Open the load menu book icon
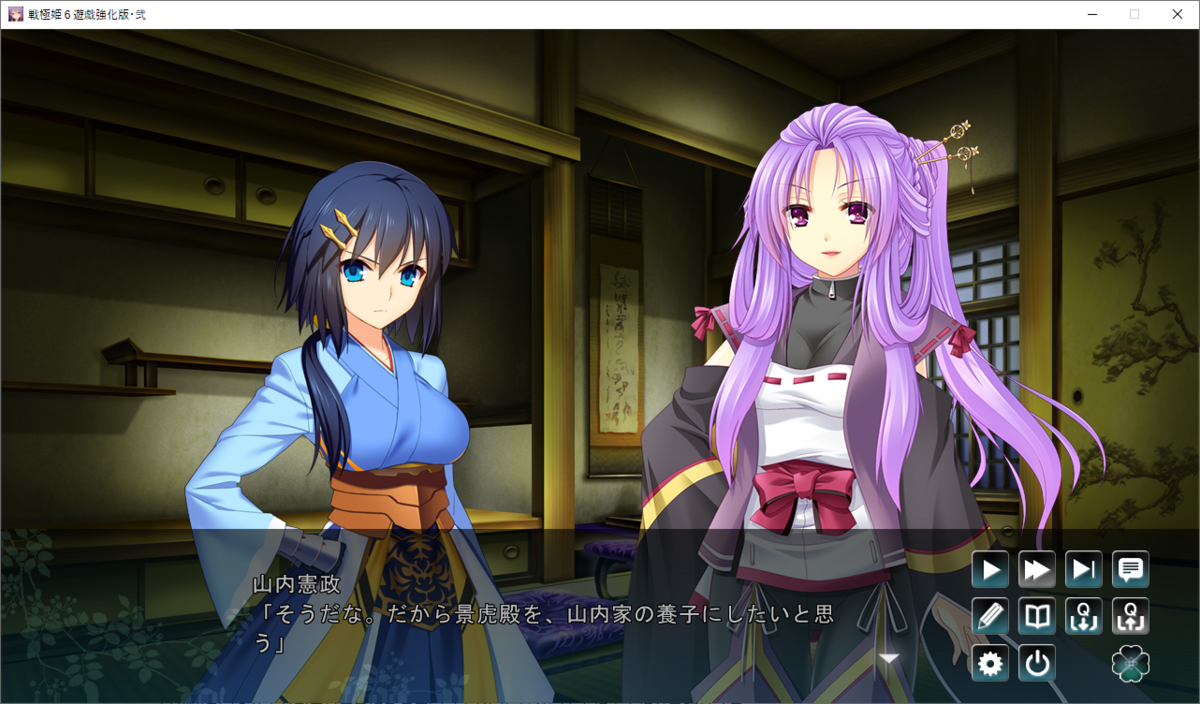 [1037, 616]
